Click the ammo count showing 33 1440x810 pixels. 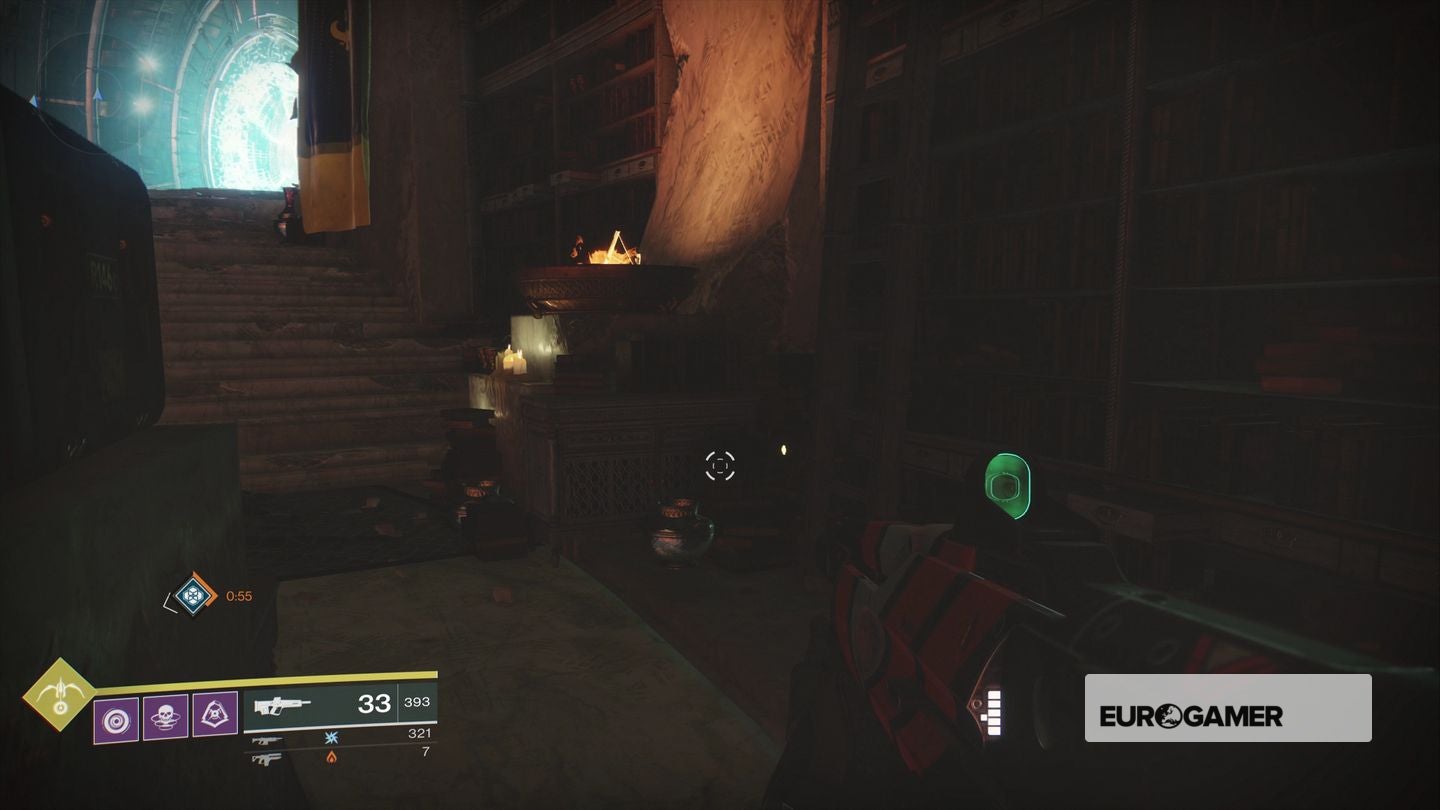(x=376, y=705)
